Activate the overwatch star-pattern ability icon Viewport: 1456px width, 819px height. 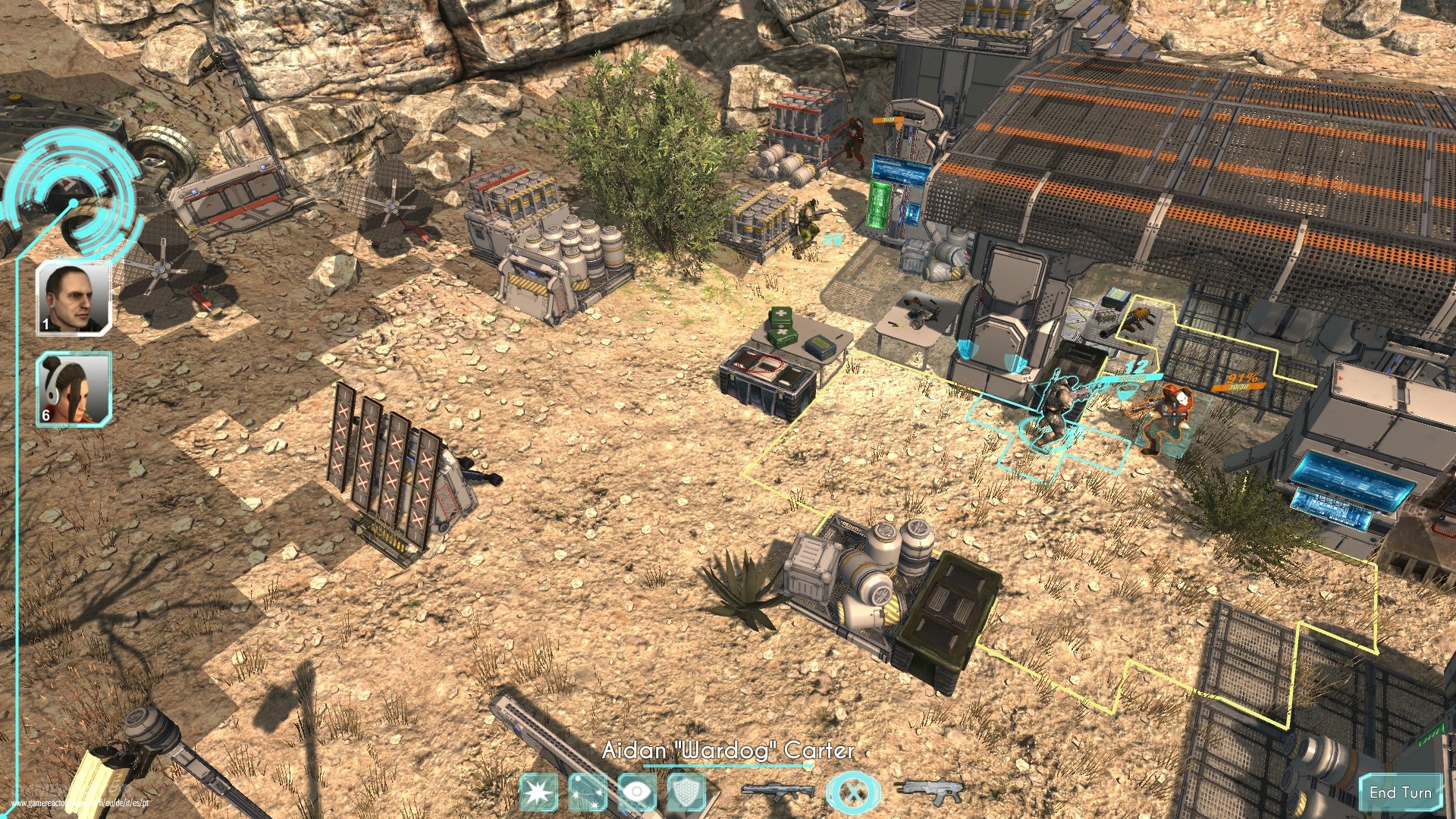(588, 791)
